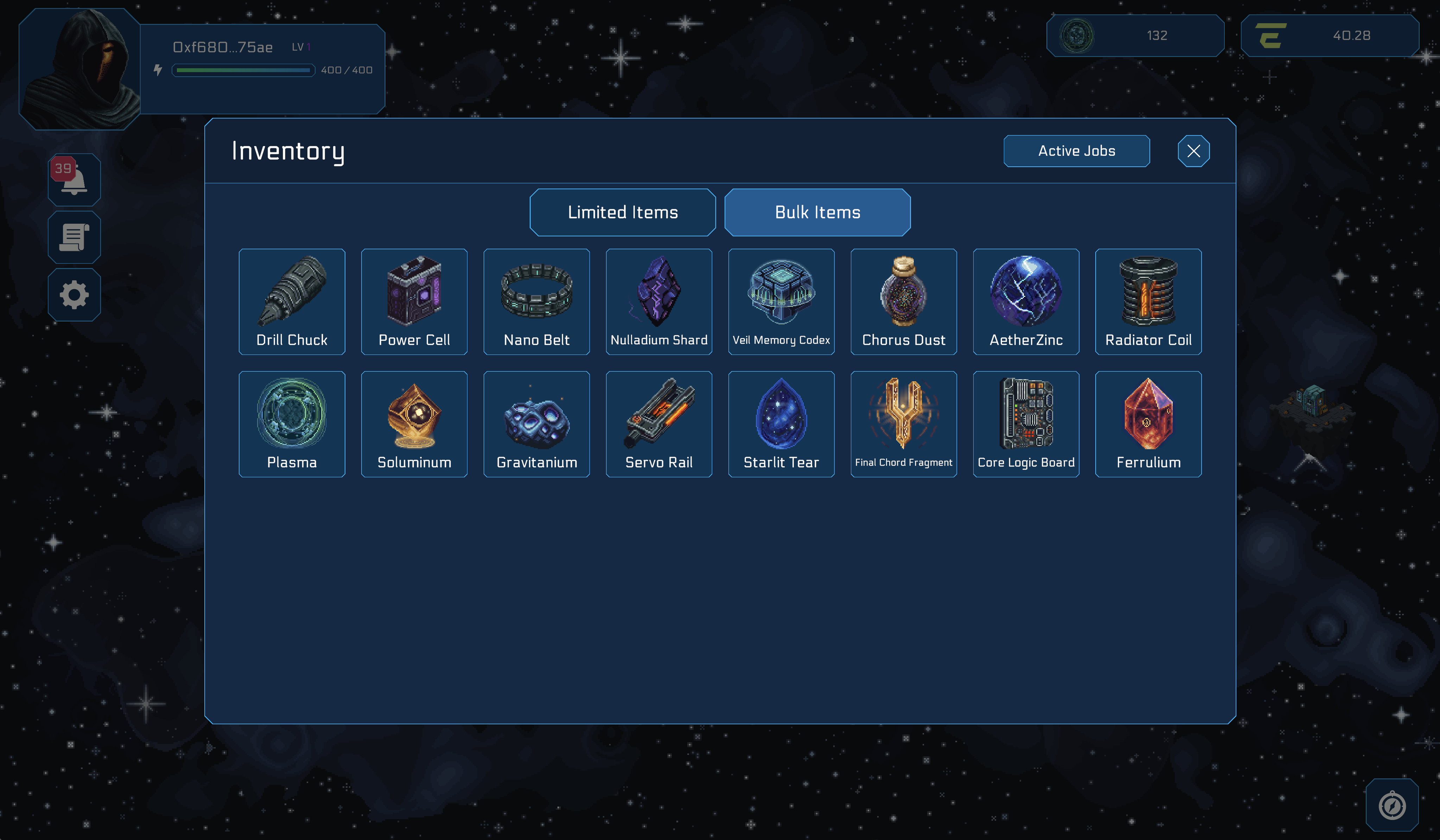Choose the Radiator Coil item
The width and height of the screenshot is (1440, 840).
click(1148, 302)
